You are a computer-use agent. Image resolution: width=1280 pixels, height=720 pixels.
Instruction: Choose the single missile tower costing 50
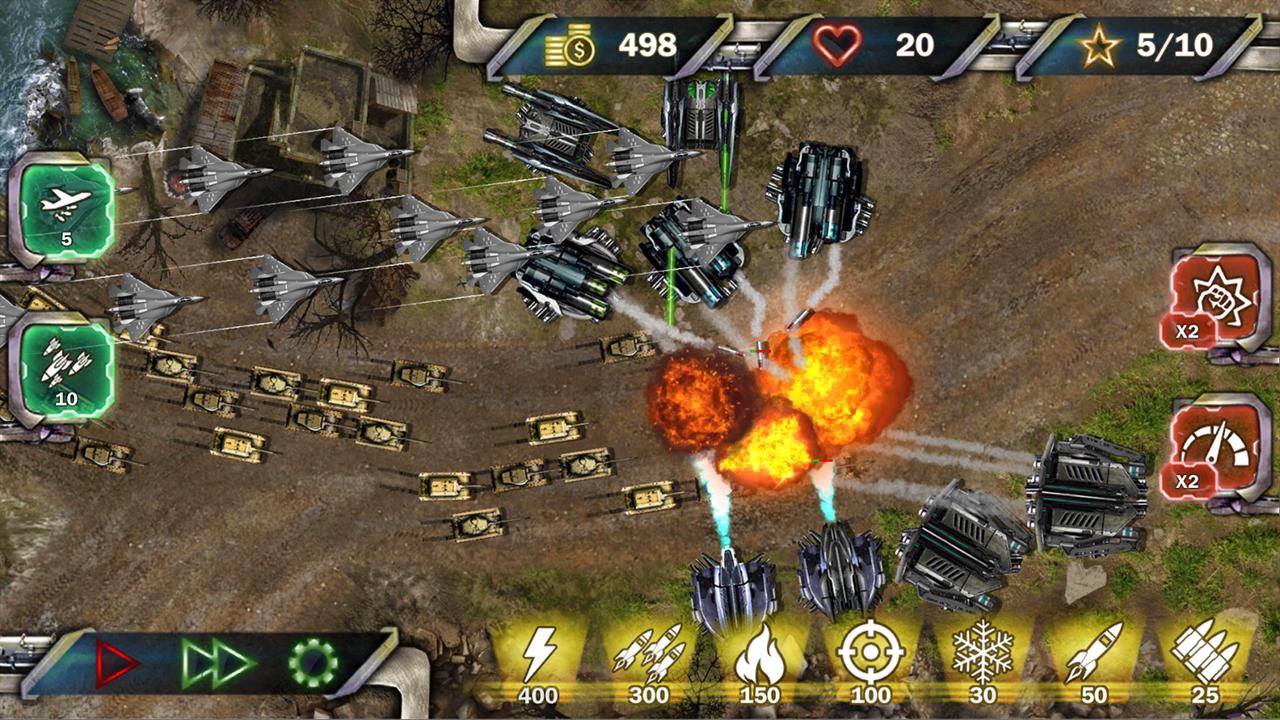1093,656
